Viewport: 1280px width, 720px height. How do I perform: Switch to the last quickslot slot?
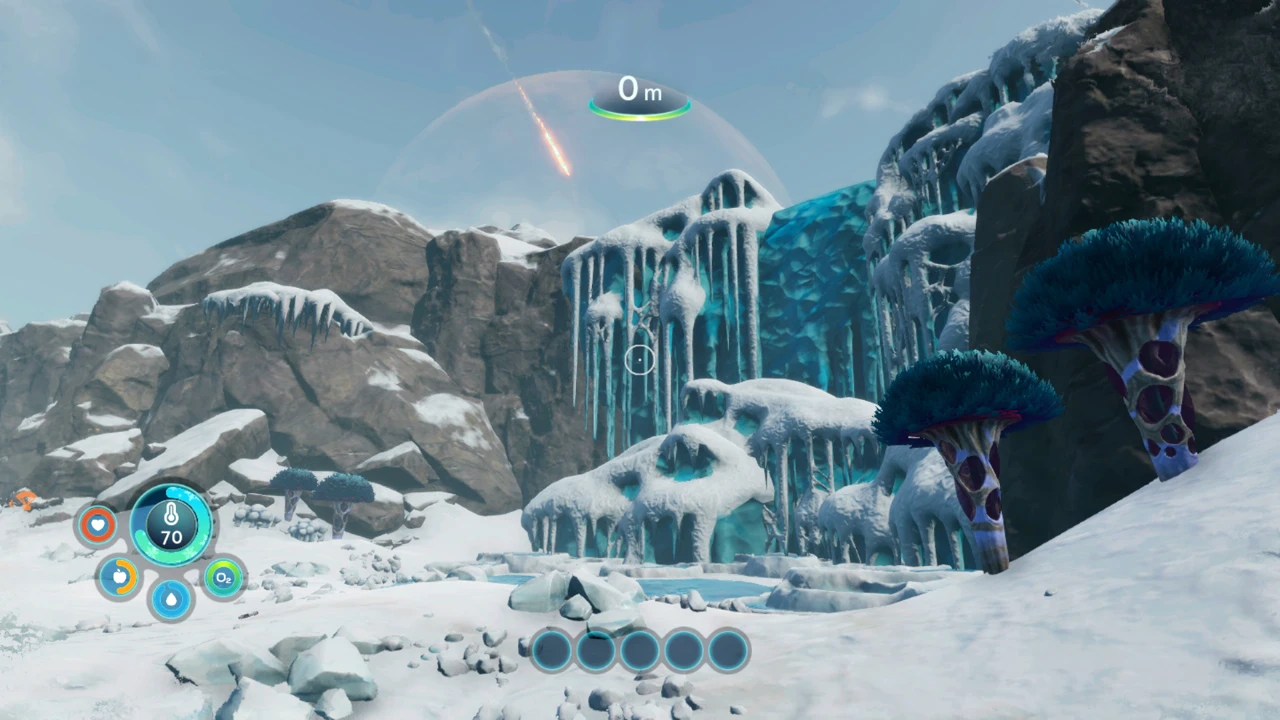click(727, 650)
